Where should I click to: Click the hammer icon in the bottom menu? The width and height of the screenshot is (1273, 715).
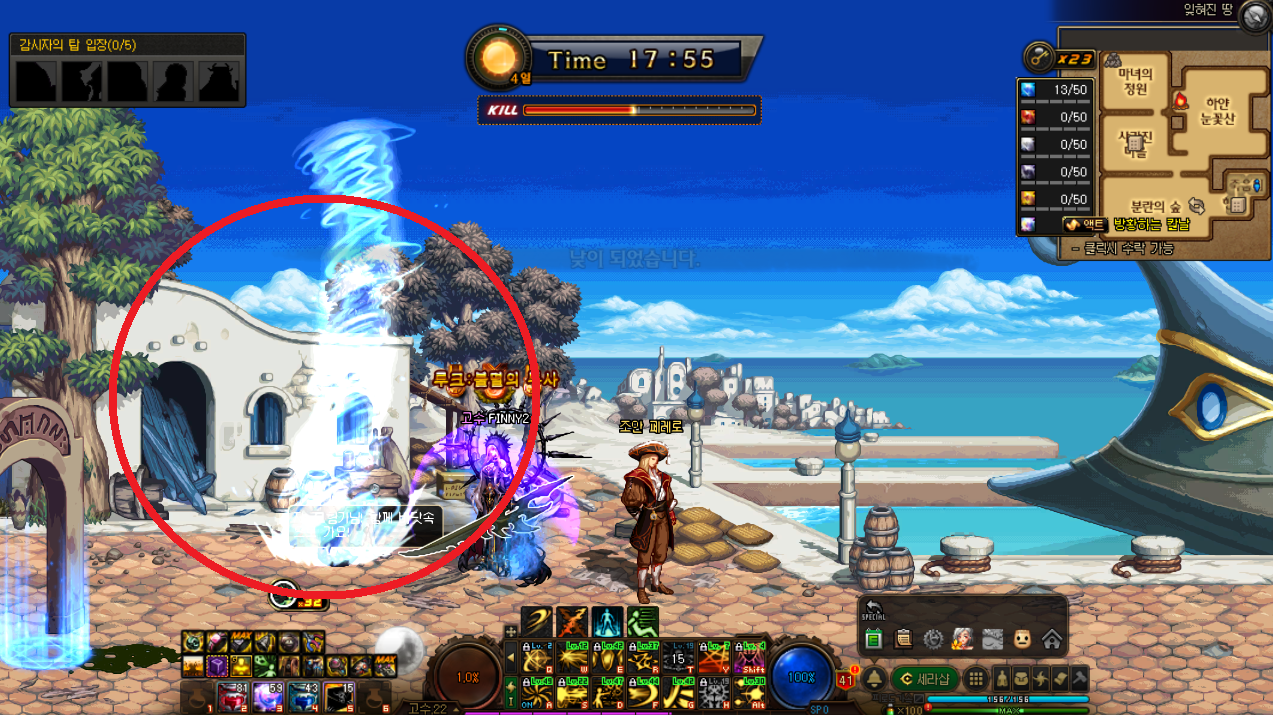point(1080,678)
